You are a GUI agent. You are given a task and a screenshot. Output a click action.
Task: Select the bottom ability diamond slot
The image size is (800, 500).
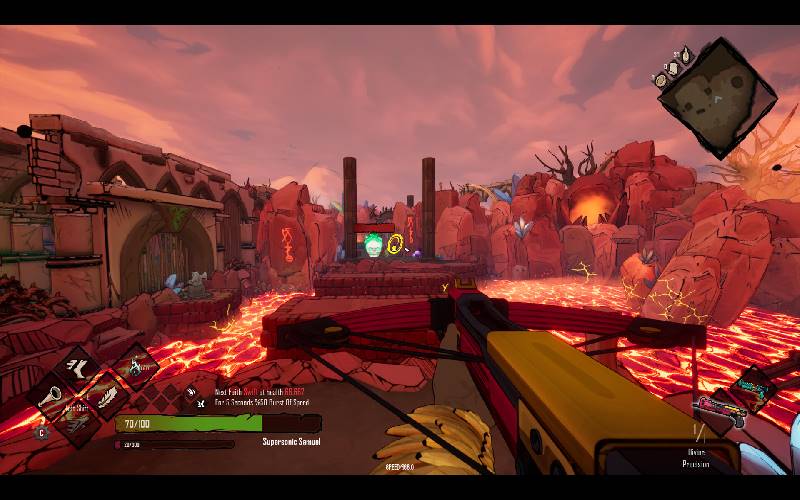(x=76, y=421)
